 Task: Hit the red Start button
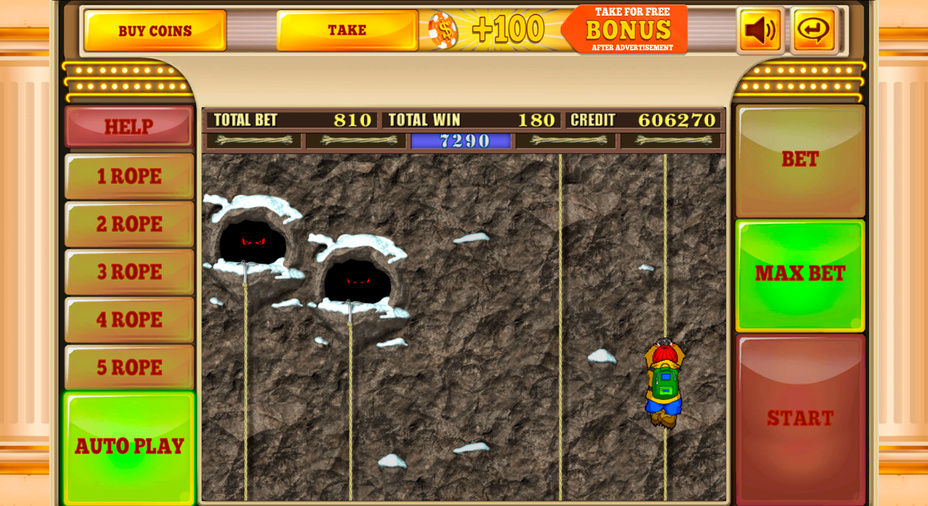(x=800, y=418)
